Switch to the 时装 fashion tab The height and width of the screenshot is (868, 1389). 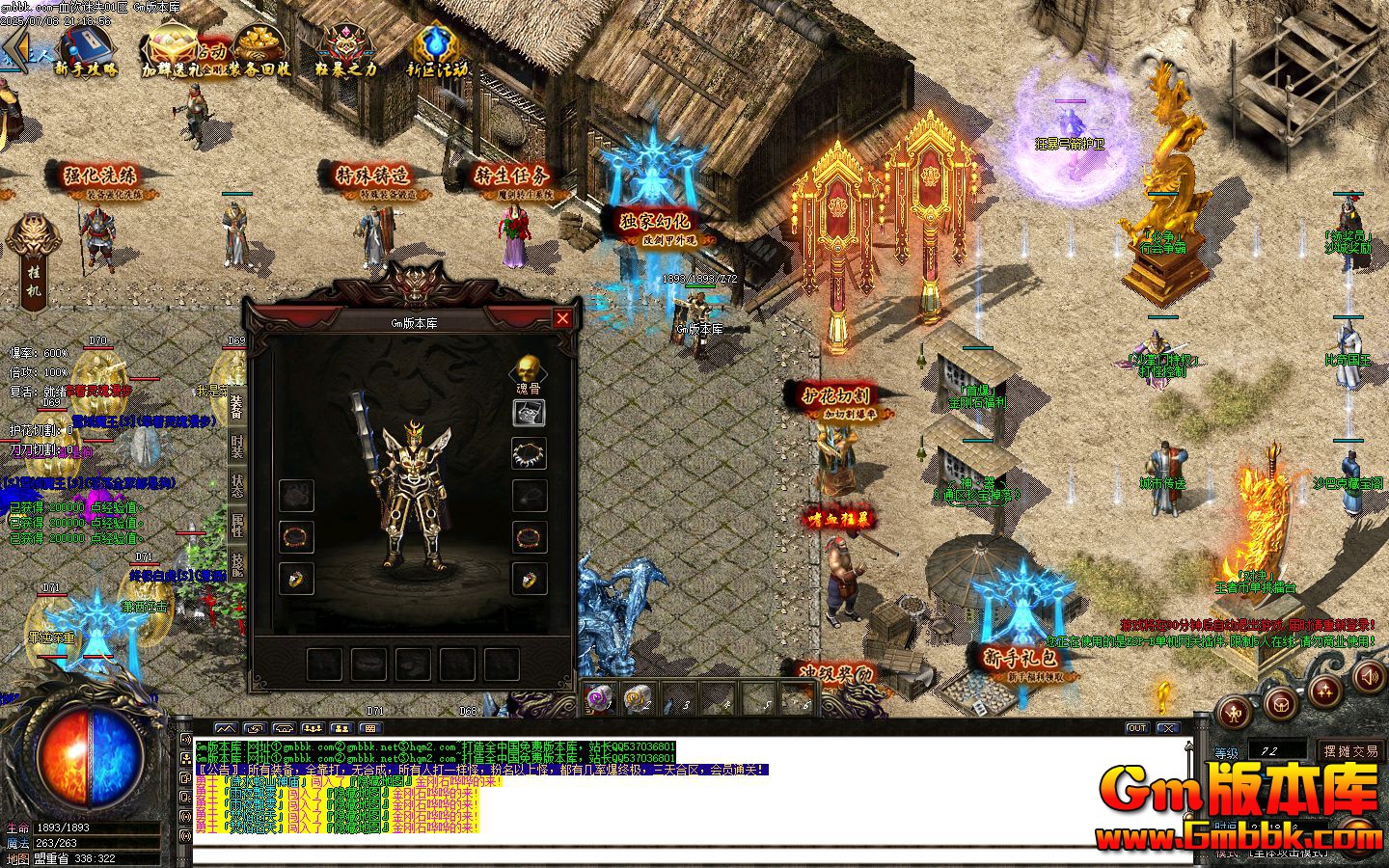point(236,446)
